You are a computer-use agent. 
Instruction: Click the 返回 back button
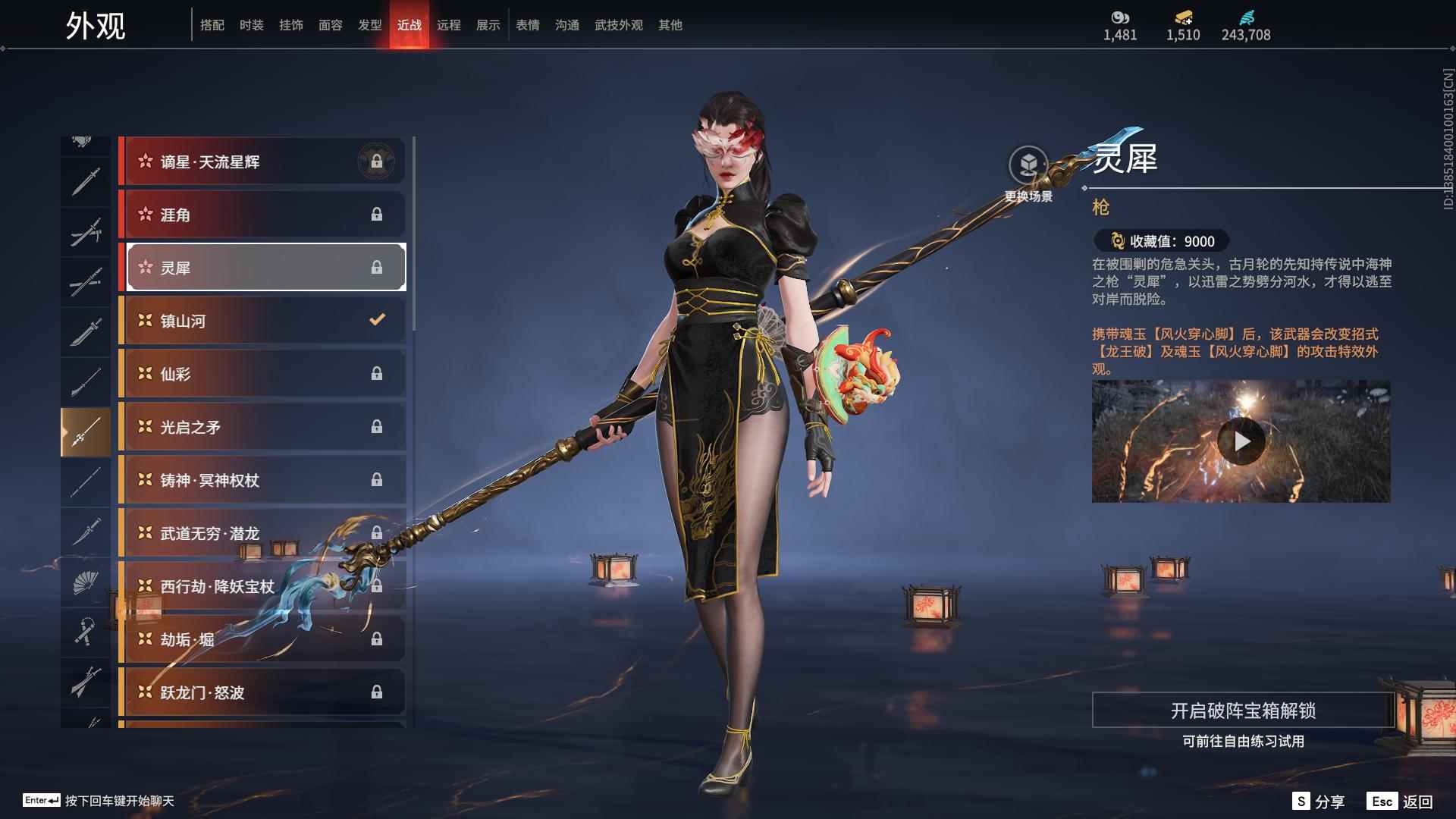click(1401, 802)
